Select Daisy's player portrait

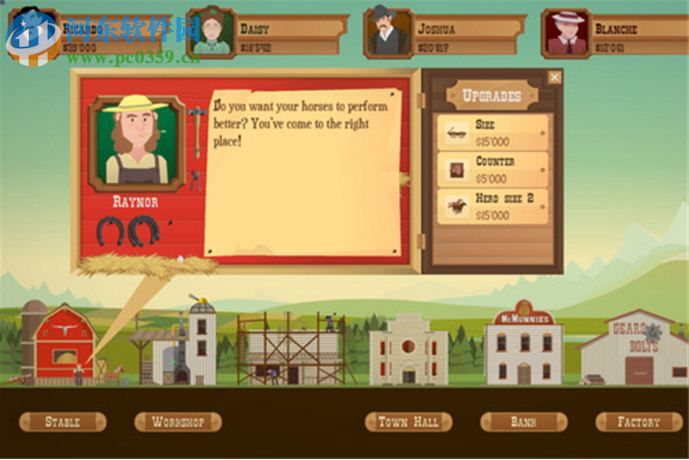(211, 33)
